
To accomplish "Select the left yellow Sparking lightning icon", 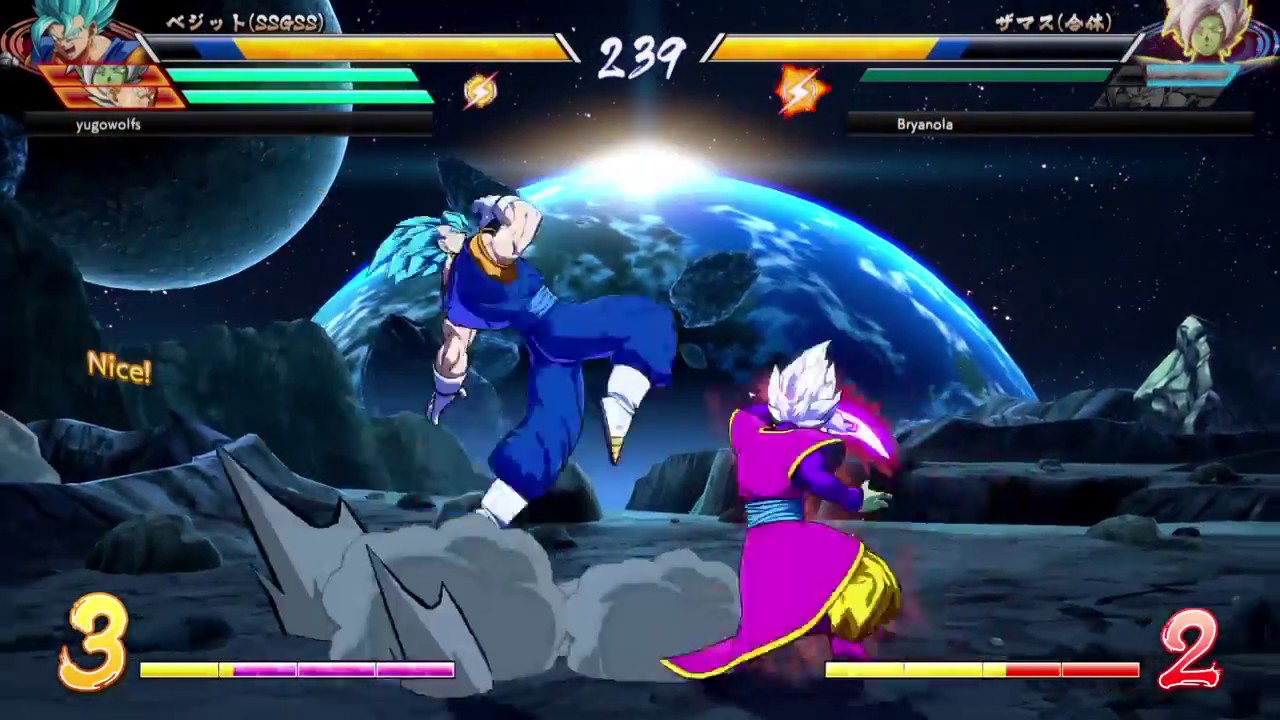I will 482,90.
